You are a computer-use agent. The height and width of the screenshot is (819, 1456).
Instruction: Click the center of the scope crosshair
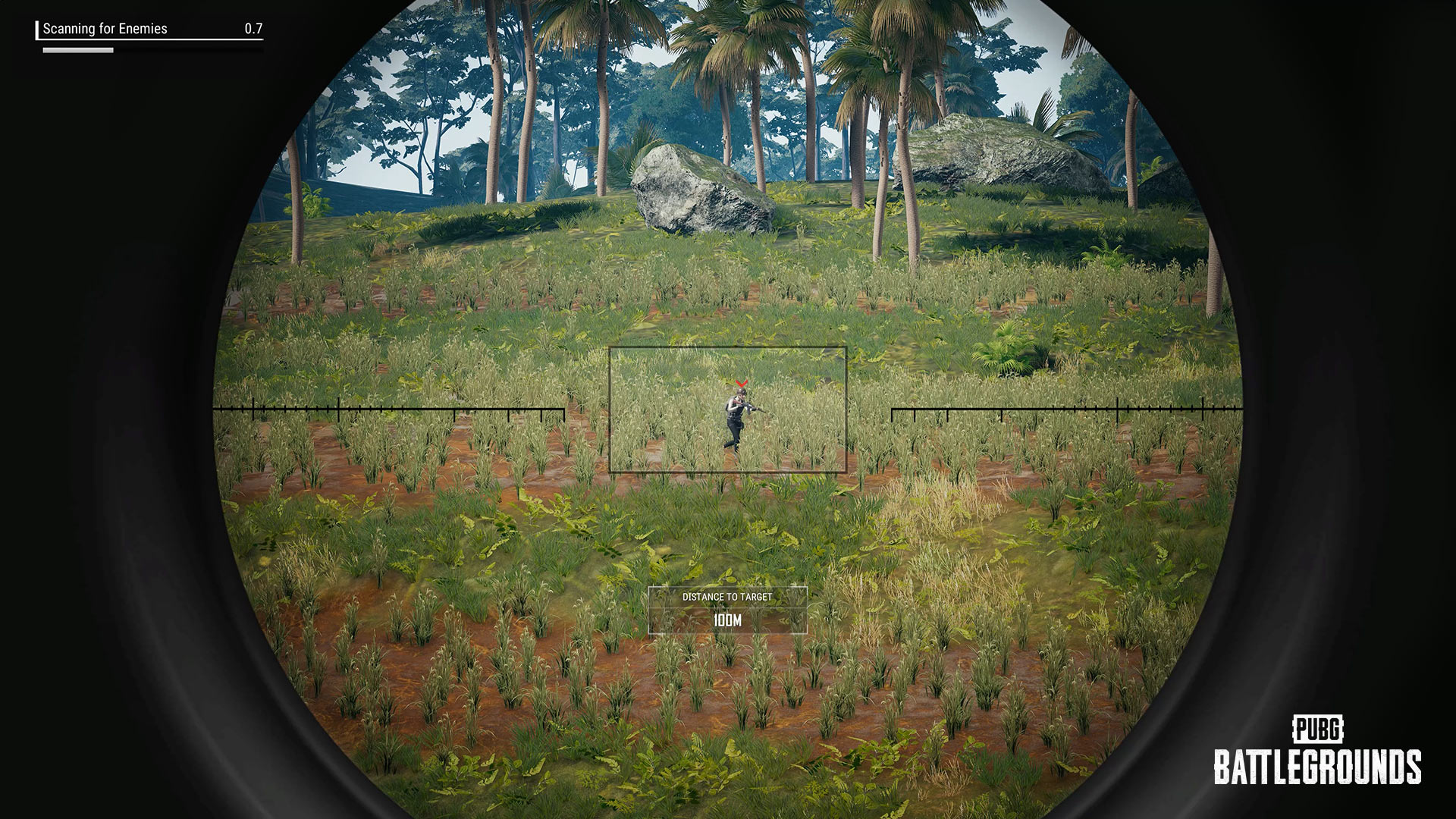728,409
